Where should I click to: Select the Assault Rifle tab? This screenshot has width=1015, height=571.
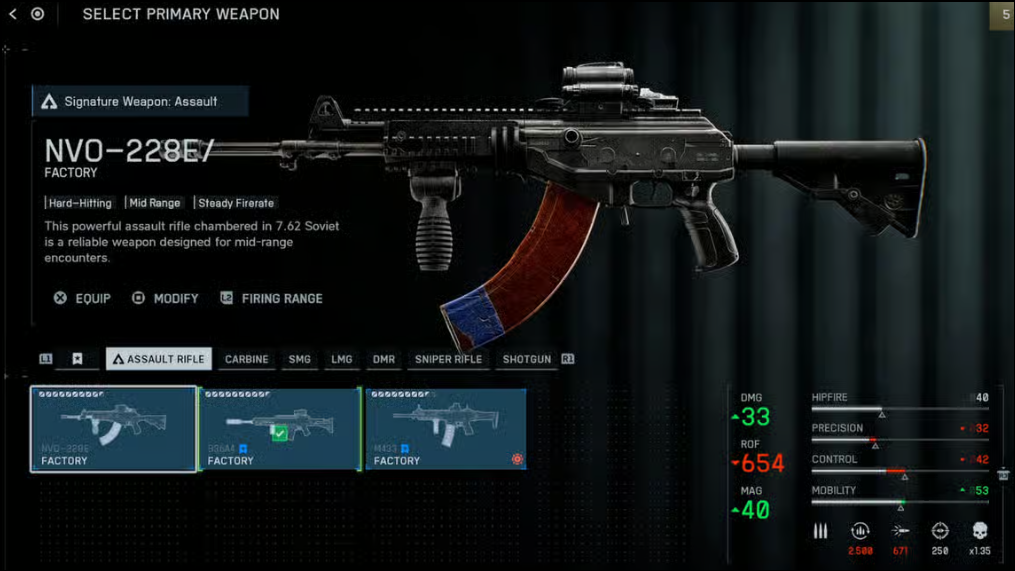[x=158, y=359]
